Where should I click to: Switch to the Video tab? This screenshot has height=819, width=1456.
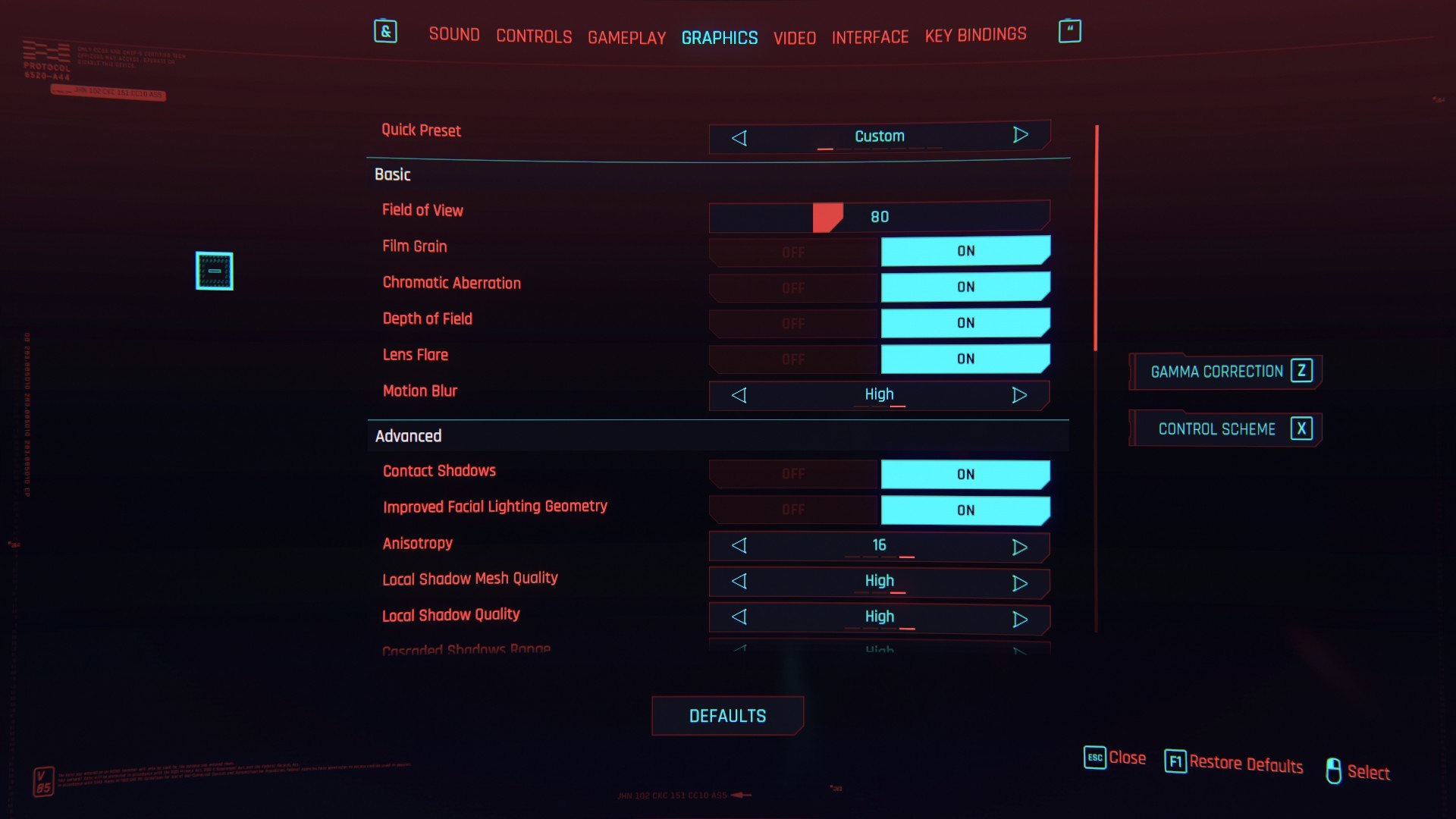(794, 37)
